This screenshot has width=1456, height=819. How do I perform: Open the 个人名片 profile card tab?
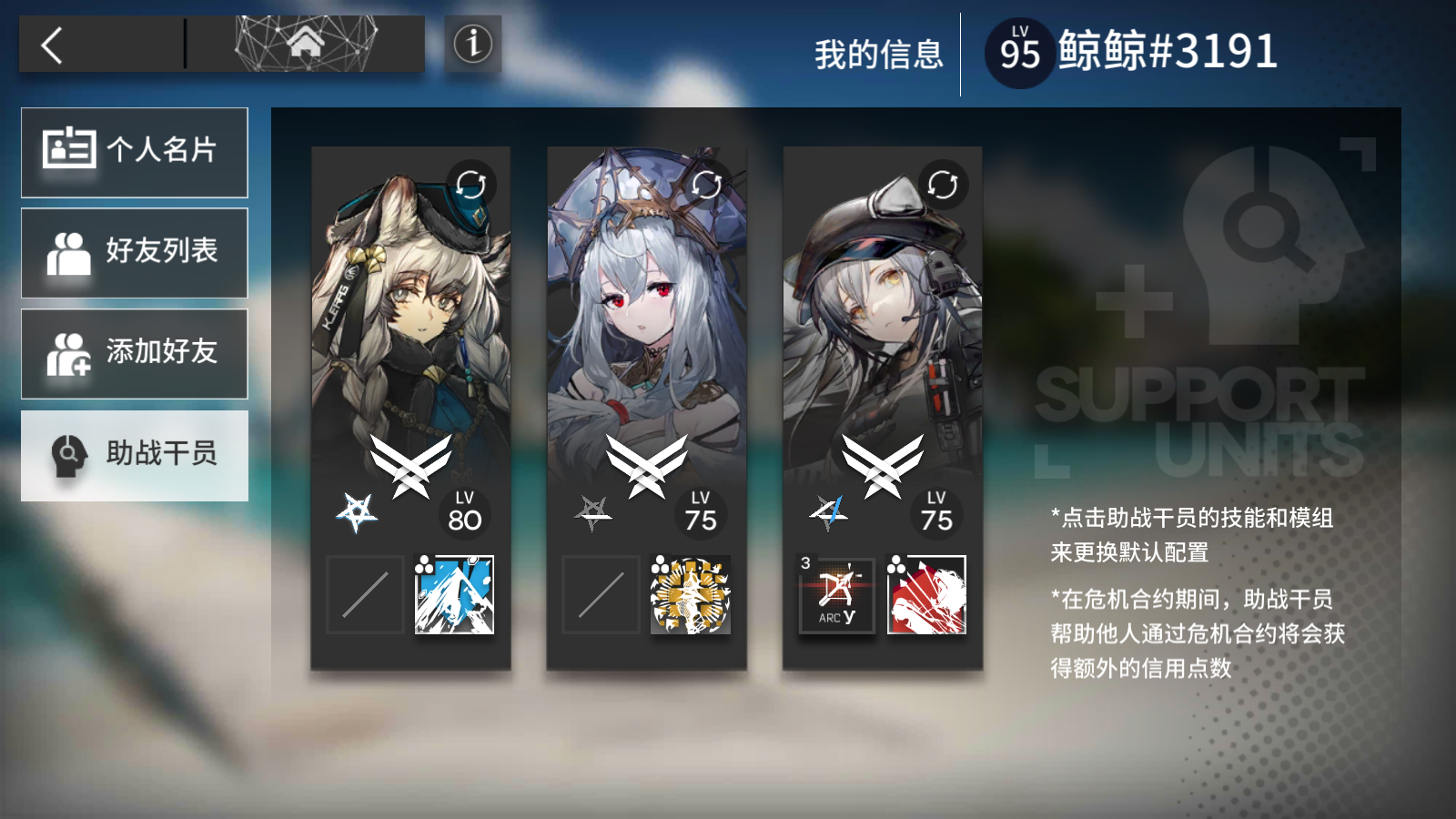click(x=135, y=152)
